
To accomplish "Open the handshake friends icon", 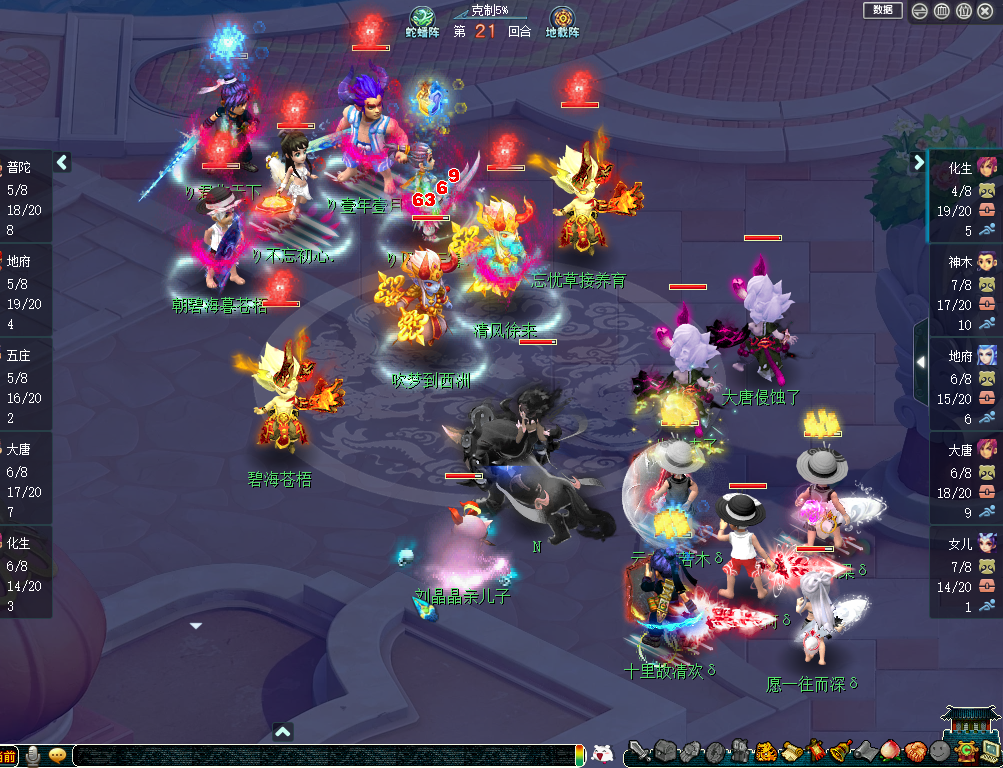I will click(x=915, y=752).
